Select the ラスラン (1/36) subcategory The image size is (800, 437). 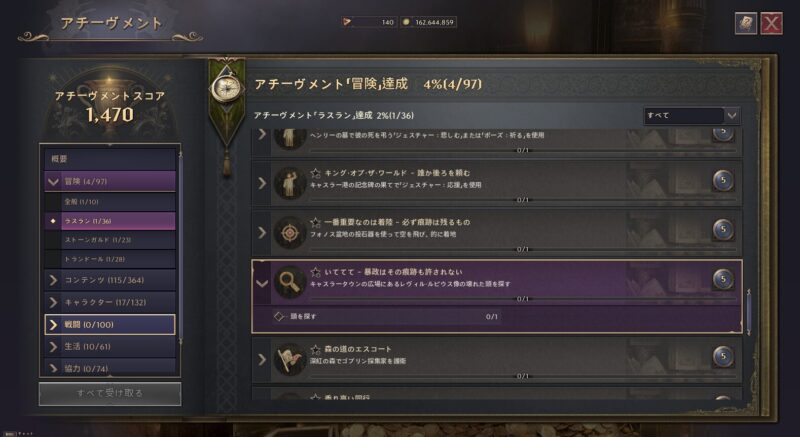110,220
